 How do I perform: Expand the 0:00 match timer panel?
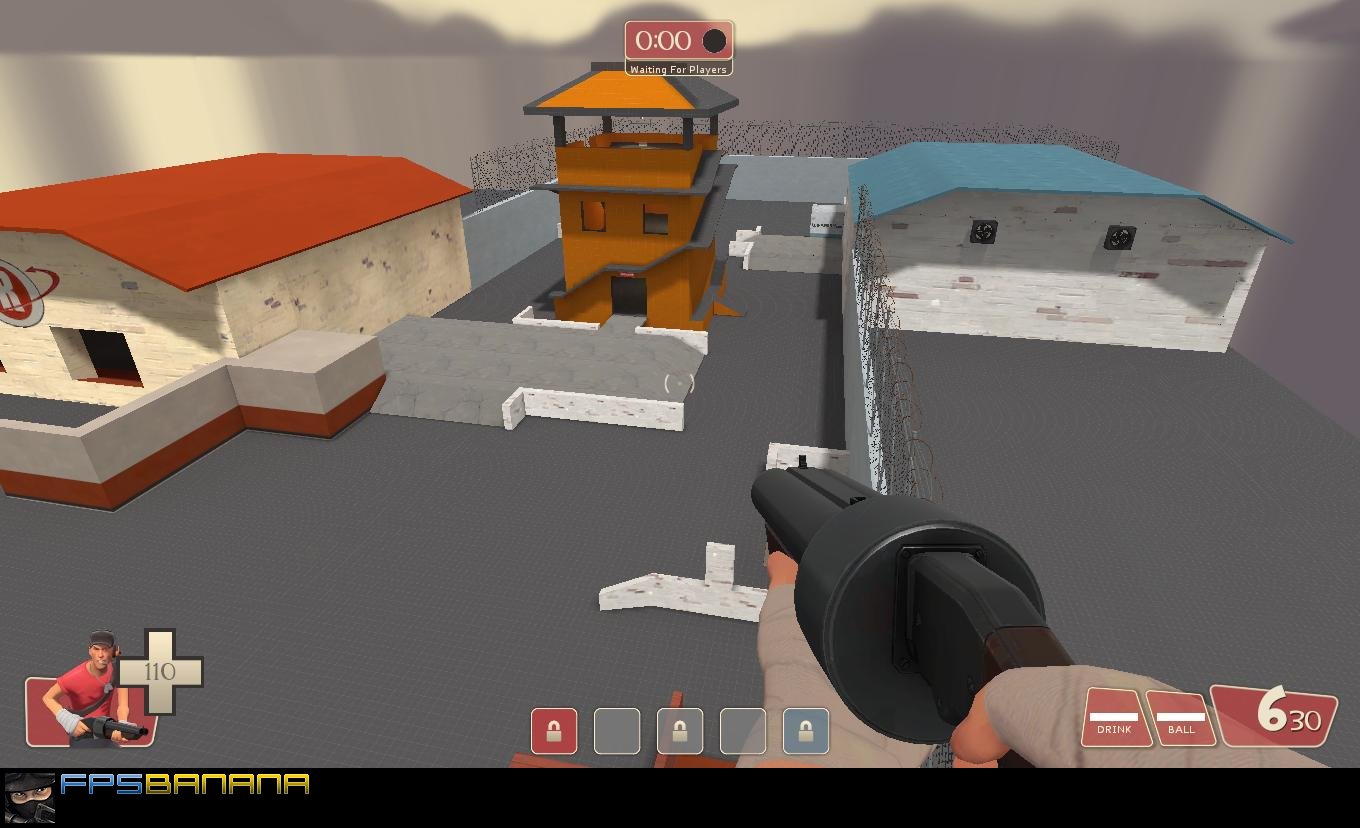tap(677, 41)
